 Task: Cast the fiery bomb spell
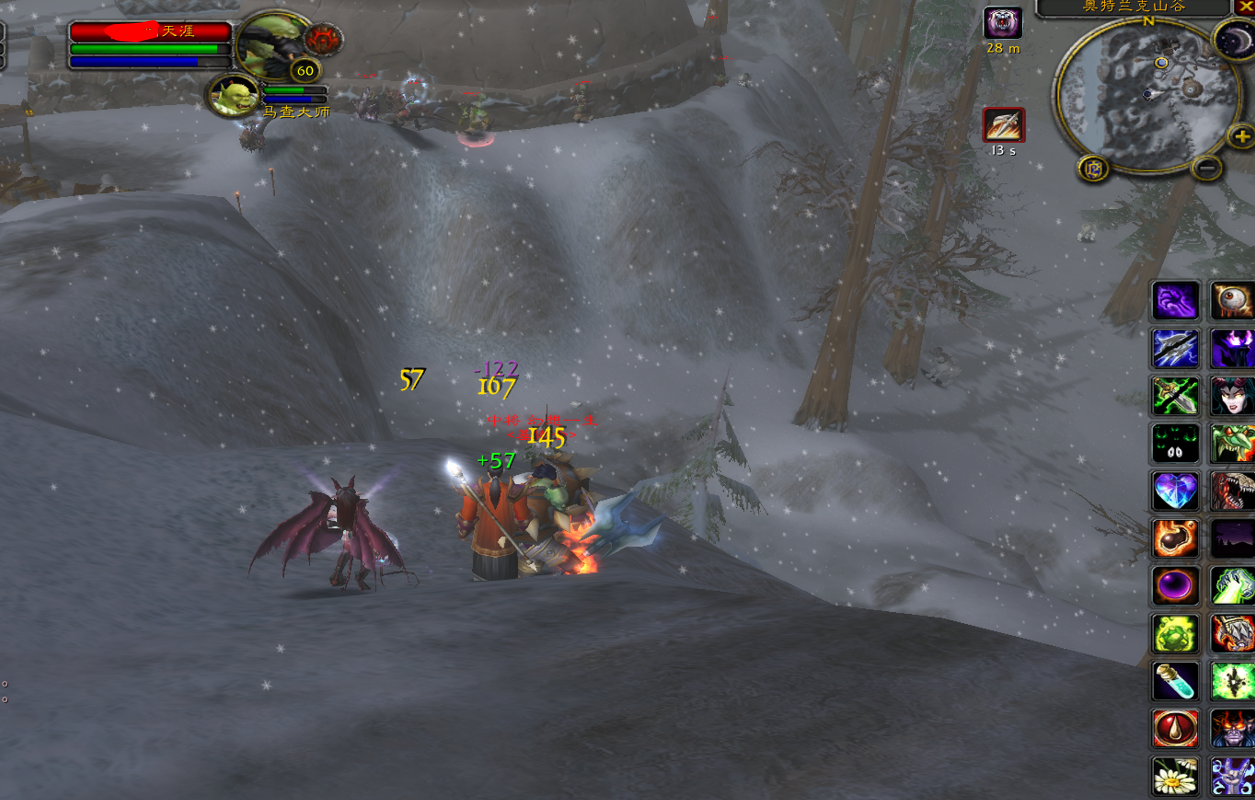[x=1175, y=539]
